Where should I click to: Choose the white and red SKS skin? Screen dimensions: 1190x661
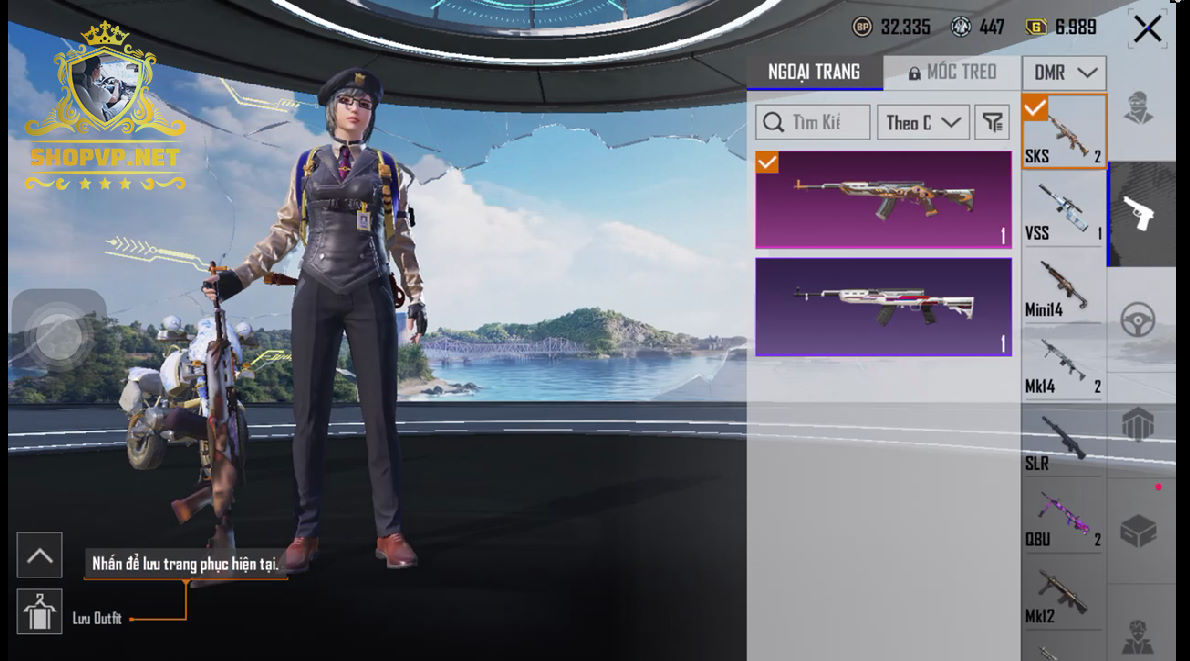coord(883,306)
